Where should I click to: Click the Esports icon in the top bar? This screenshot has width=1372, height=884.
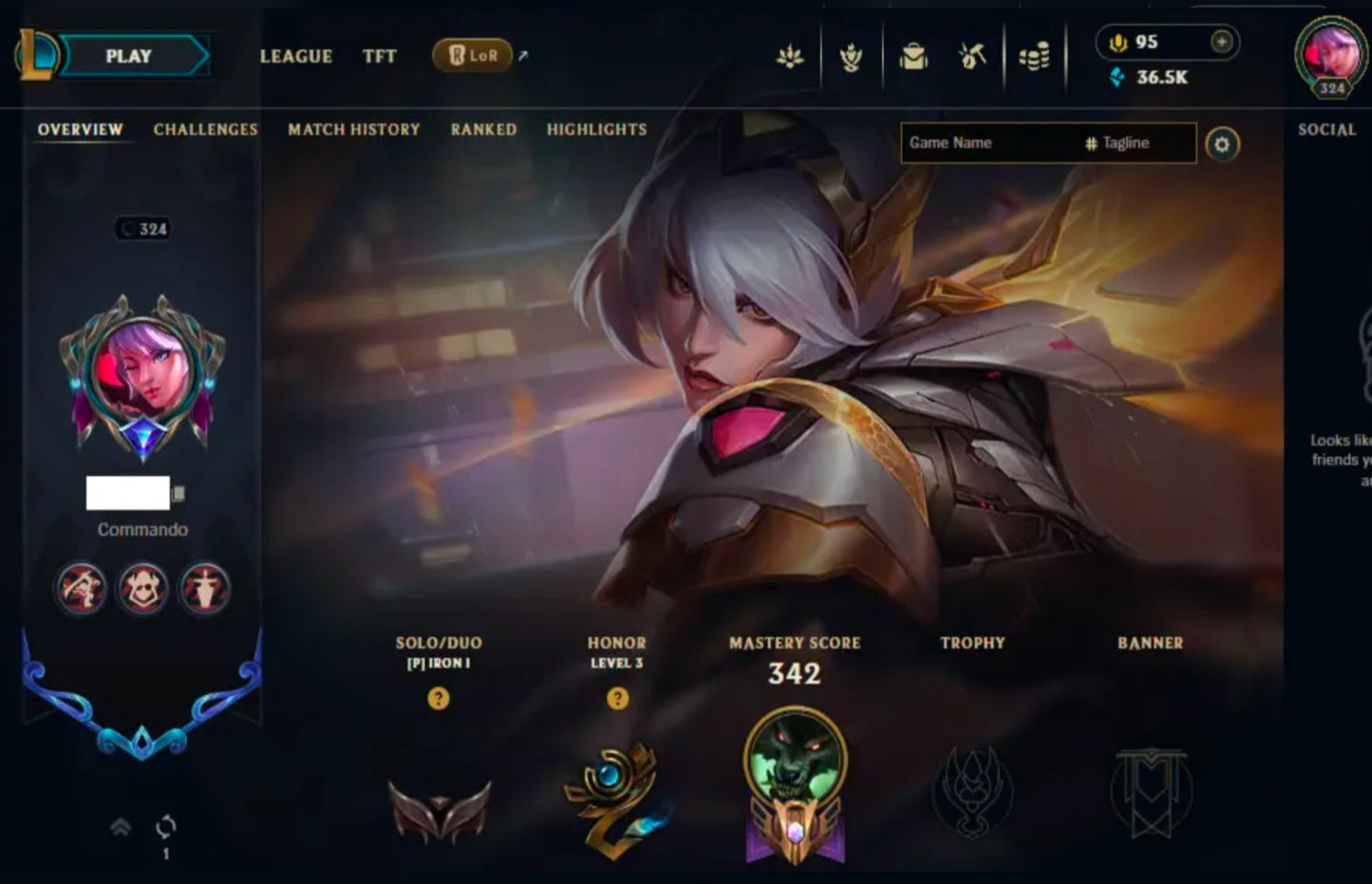pyautogui.click(x=791, y=56)
